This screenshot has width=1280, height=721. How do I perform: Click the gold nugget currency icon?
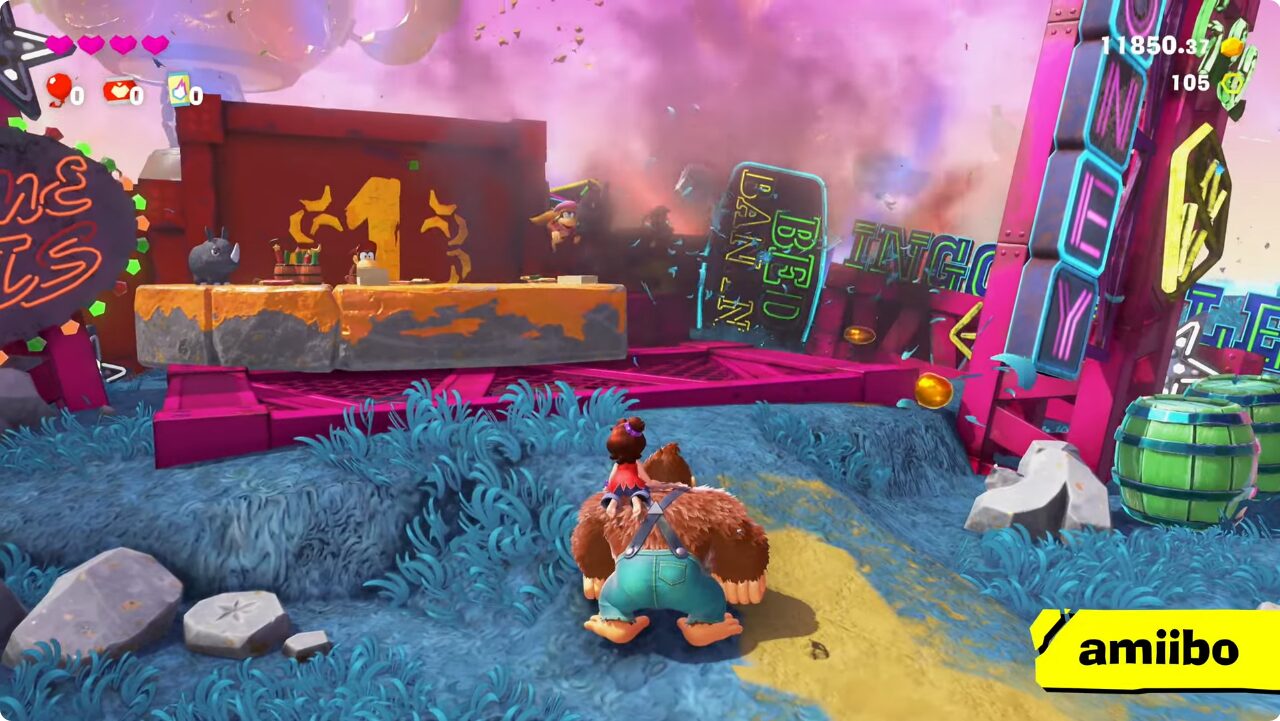[1233, 47]
